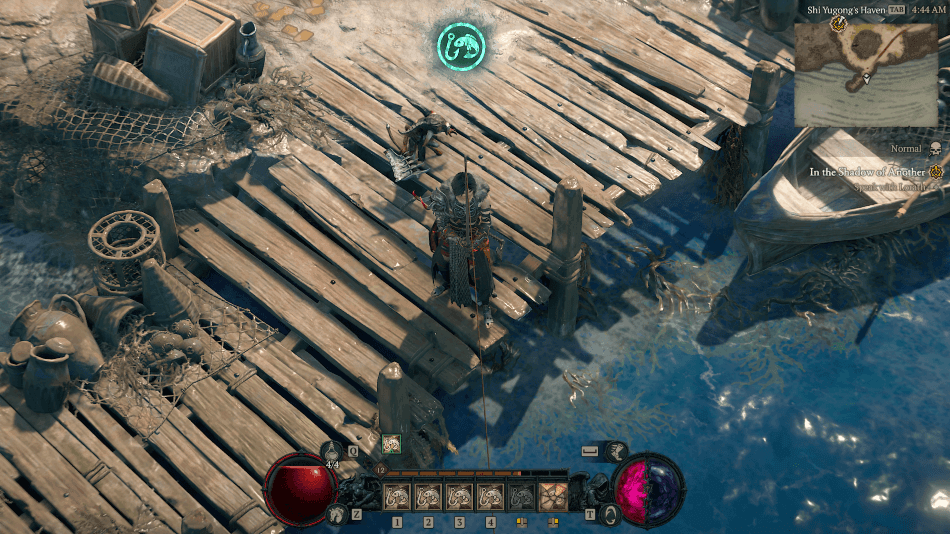The height and width of the screenshot is (534, 950).
Task: Activate the fishing skill in slot 2
Action: point(428,496)
